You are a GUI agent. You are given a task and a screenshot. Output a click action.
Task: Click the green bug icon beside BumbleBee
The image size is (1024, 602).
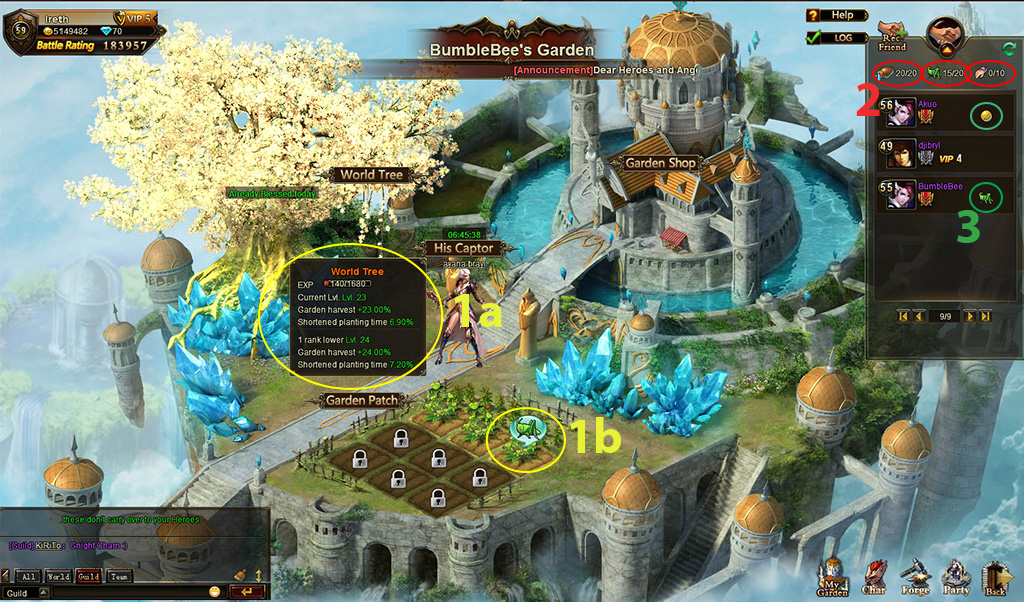coord(985,195)
